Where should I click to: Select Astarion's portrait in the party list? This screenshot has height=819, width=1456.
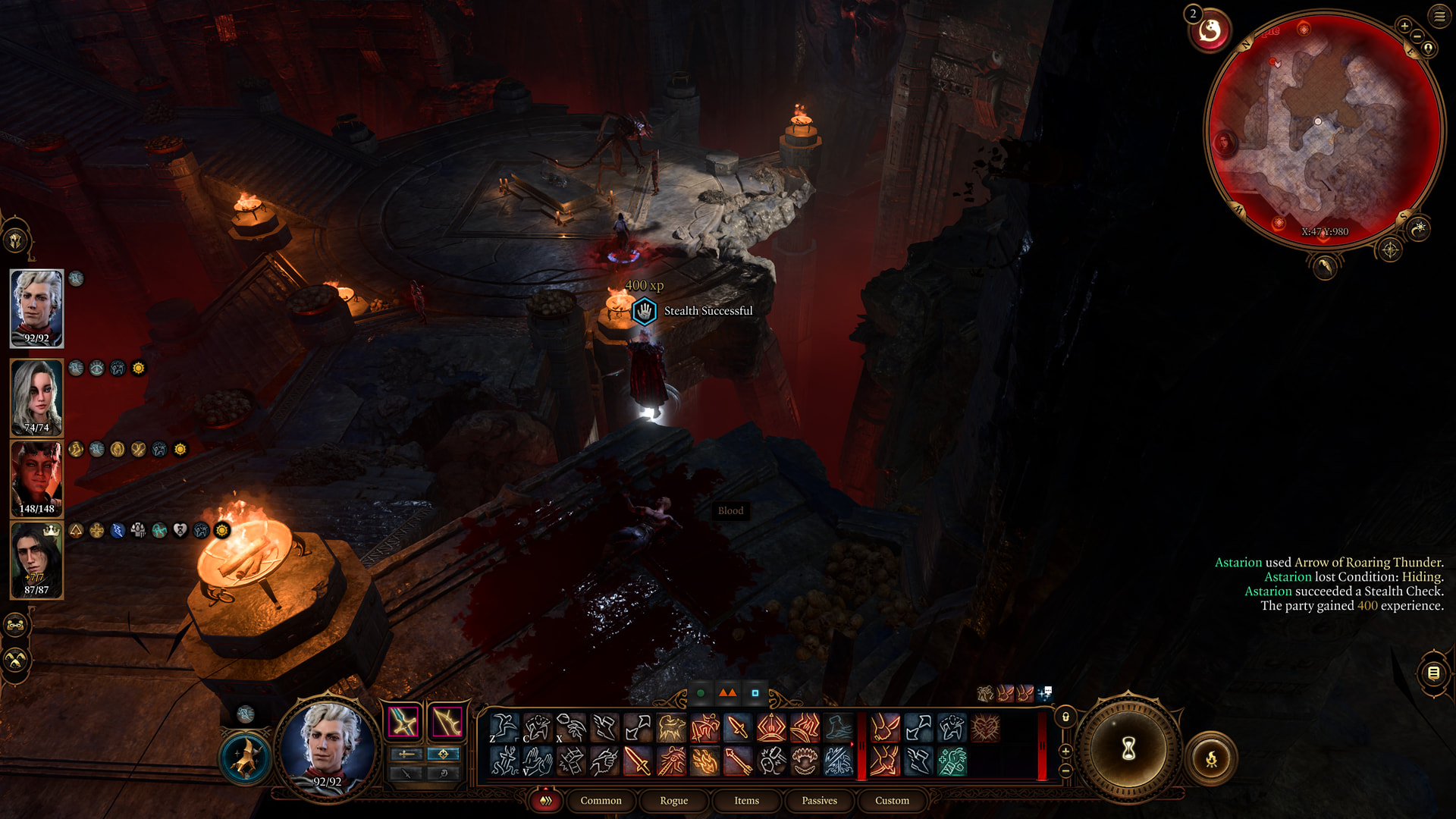pos(36,308)
